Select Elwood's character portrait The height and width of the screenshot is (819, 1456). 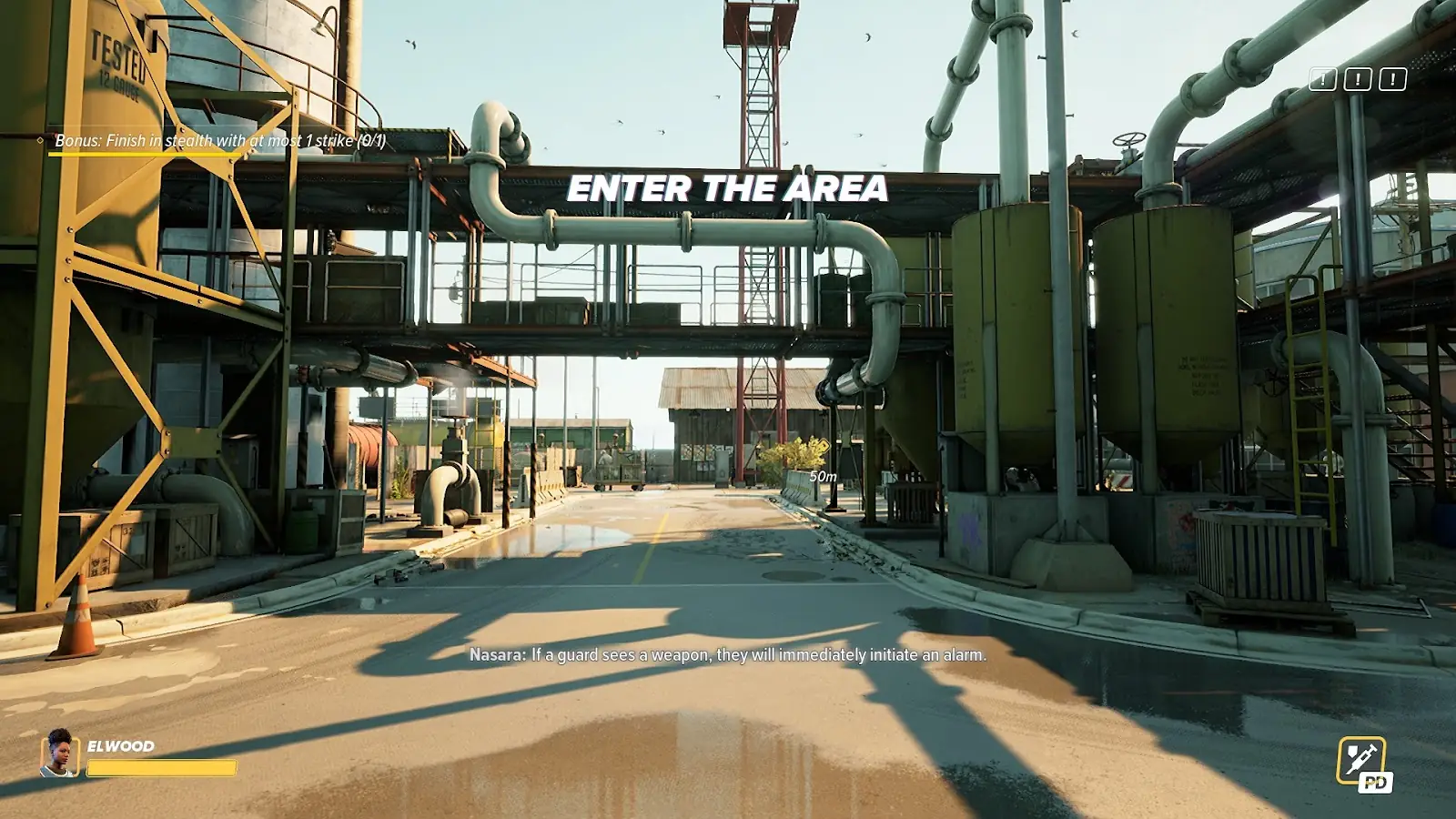pos(59,753)
